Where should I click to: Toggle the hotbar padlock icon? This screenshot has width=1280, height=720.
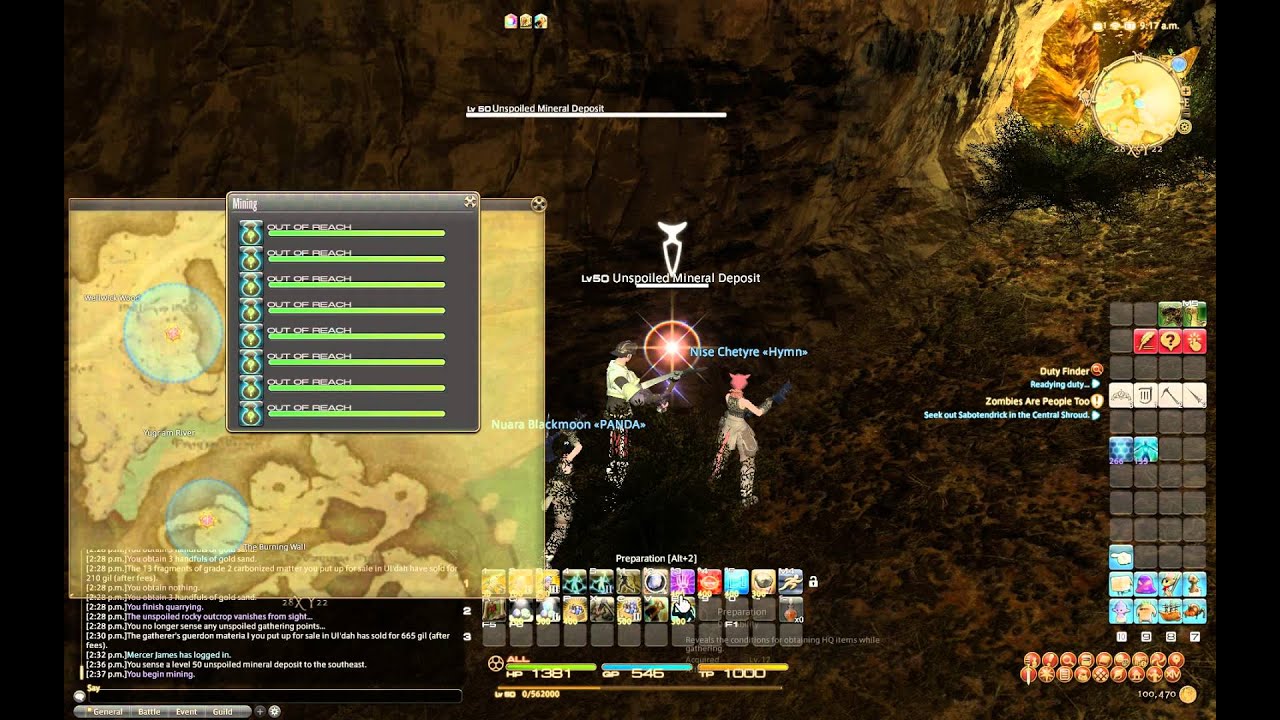[813, 581]
